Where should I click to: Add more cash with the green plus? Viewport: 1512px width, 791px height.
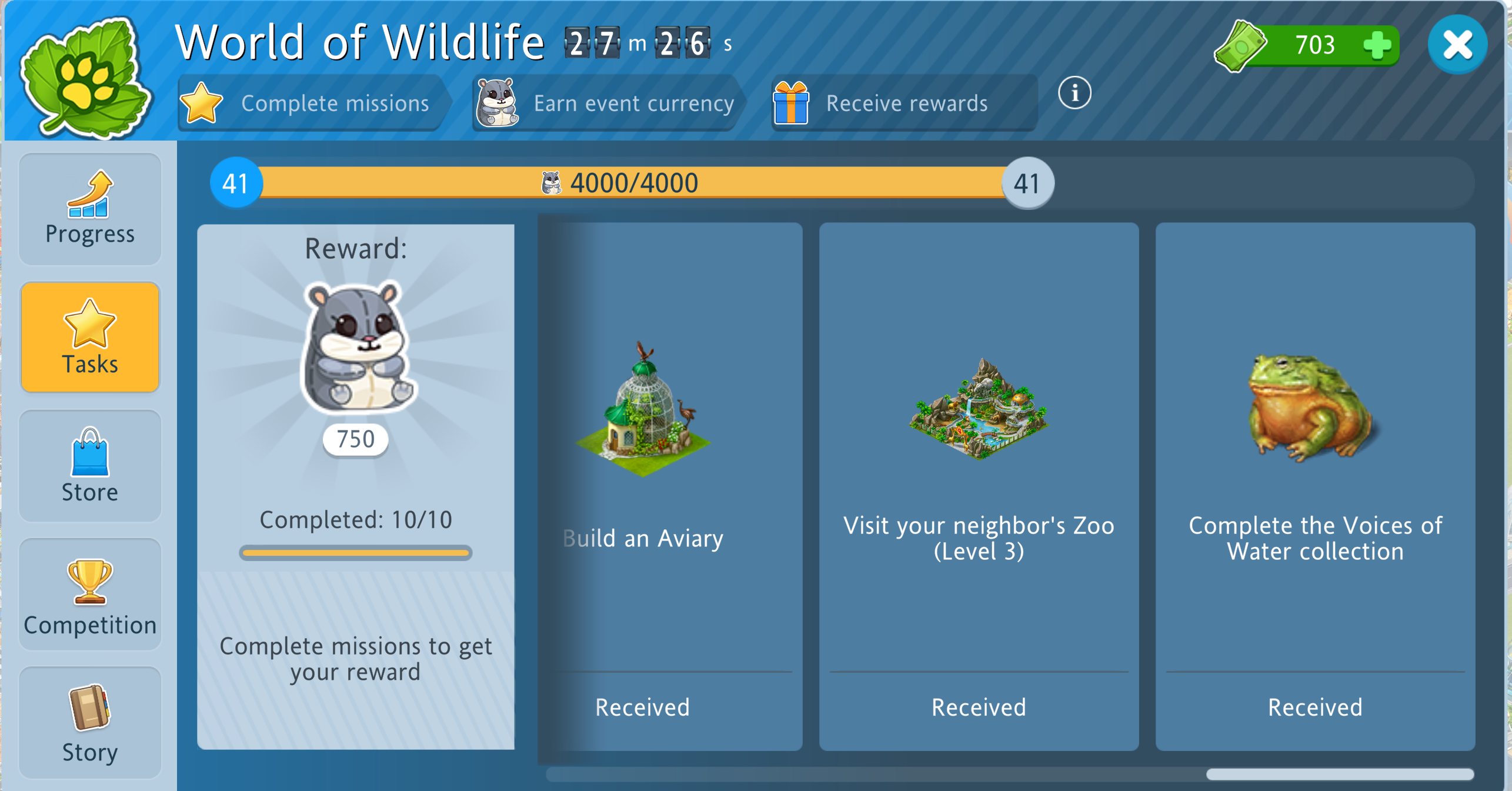[1377, 45]
